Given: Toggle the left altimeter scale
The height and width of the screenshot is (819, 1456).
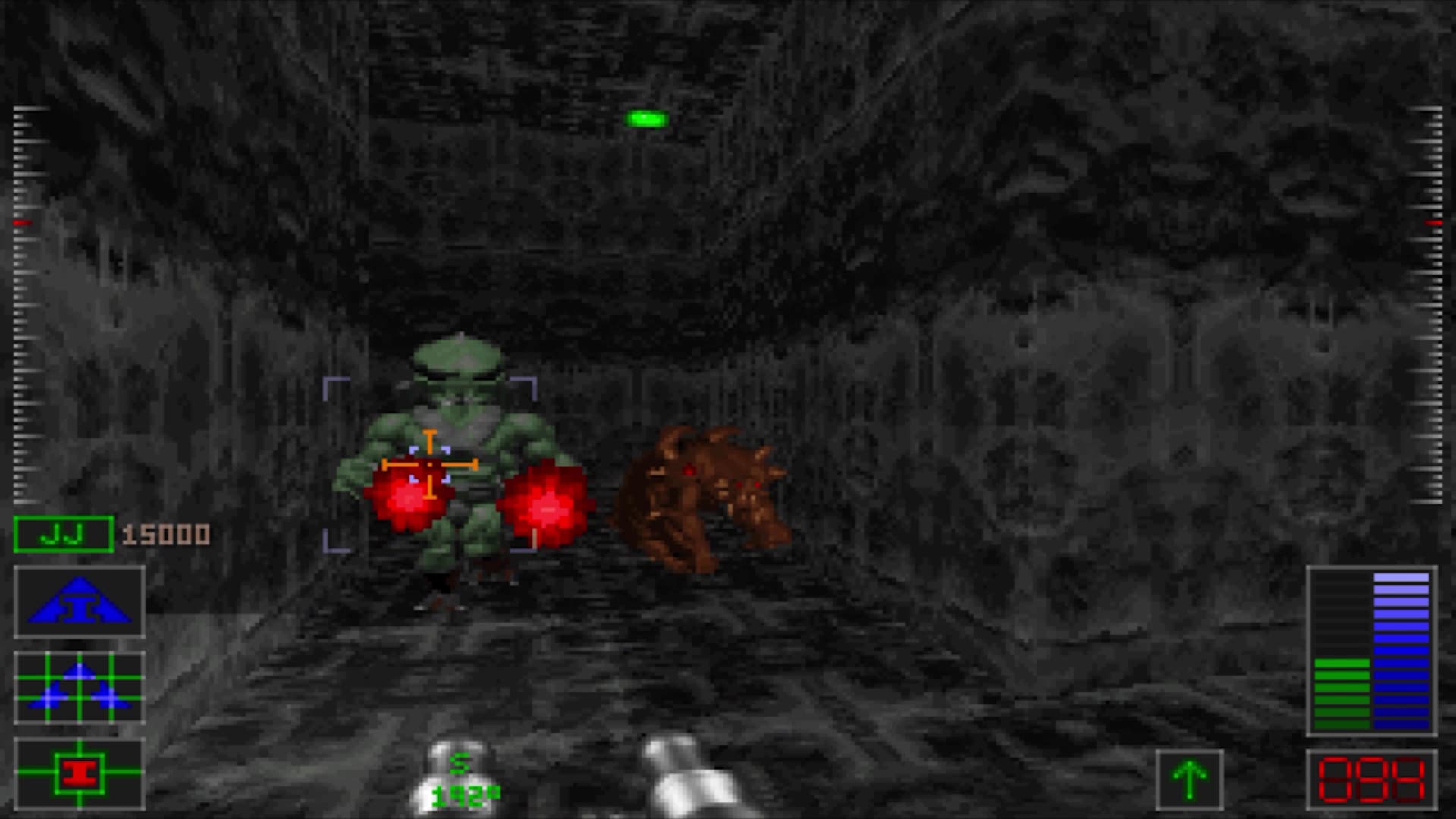Looking at the screenshot, I should pos(23,303).
